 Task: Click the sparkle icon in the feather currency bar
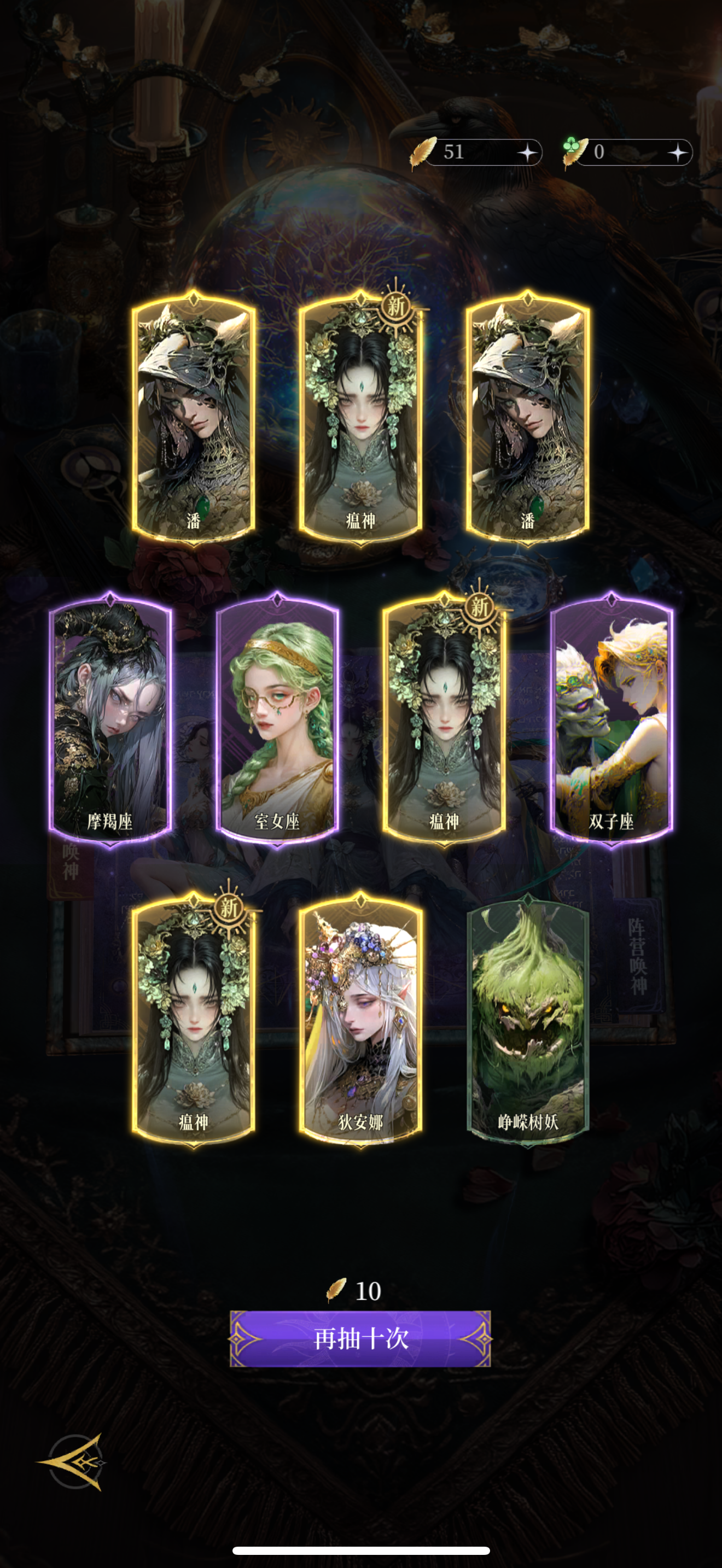(x=529, y=152)
